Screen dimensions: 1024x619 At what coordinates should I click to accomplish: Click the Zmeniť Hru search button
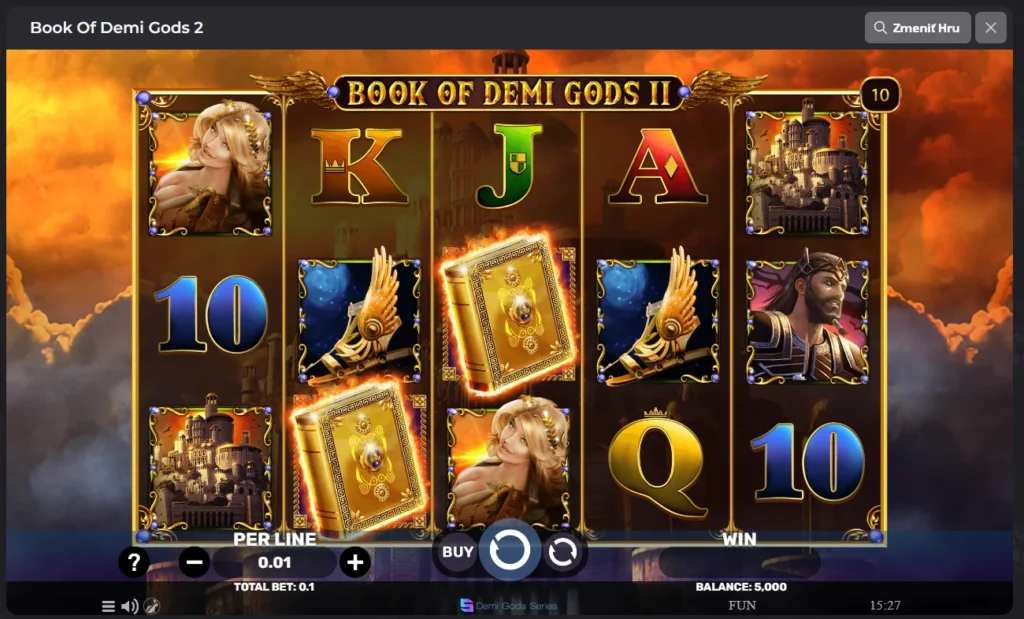pyautogui.click(x=916, y=28)
